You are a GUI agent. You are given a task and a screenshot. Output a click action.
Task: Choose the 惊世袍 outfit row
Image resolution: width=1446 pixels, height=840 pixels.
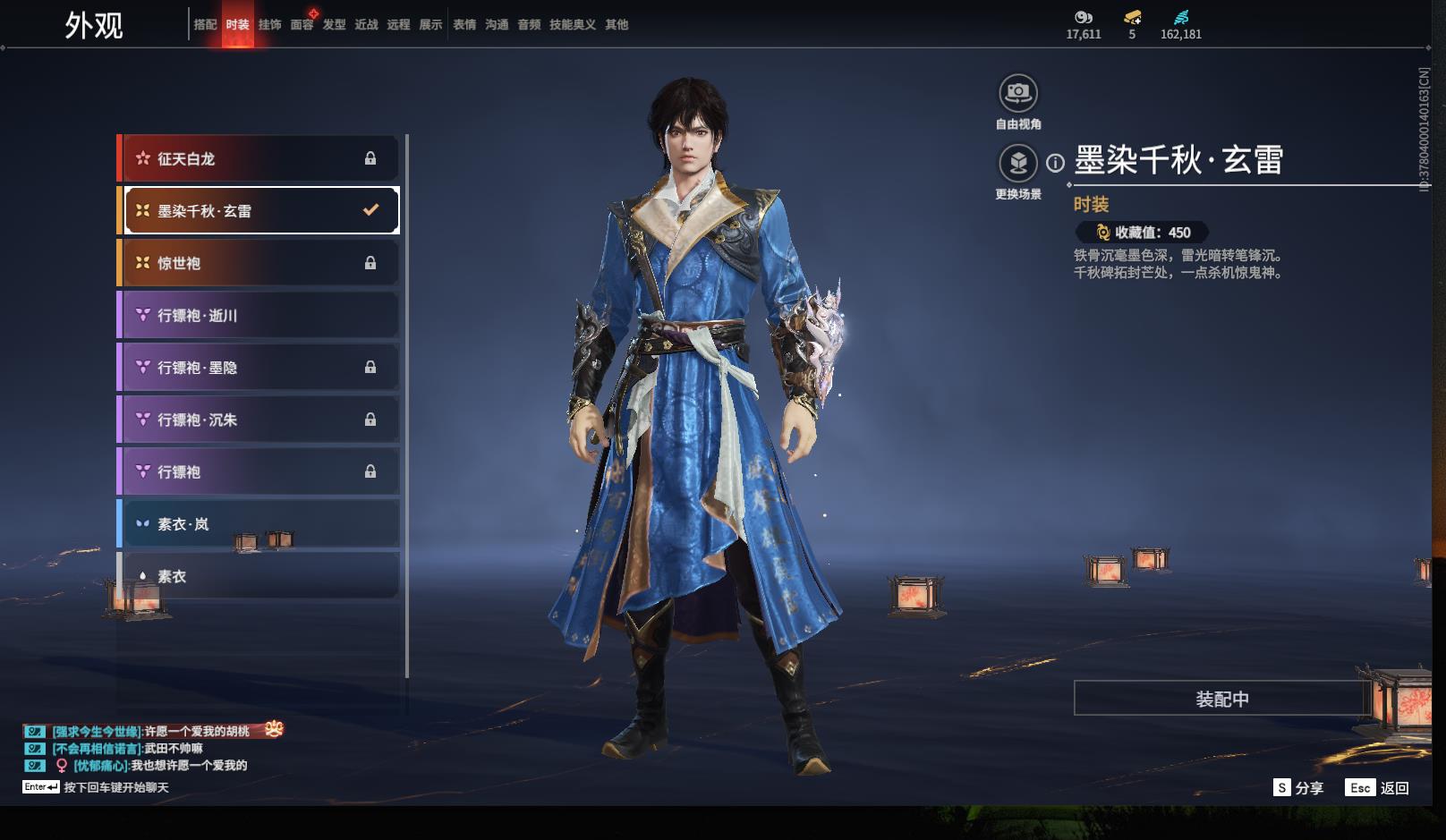pyautogui.click(x=259, y=263)
